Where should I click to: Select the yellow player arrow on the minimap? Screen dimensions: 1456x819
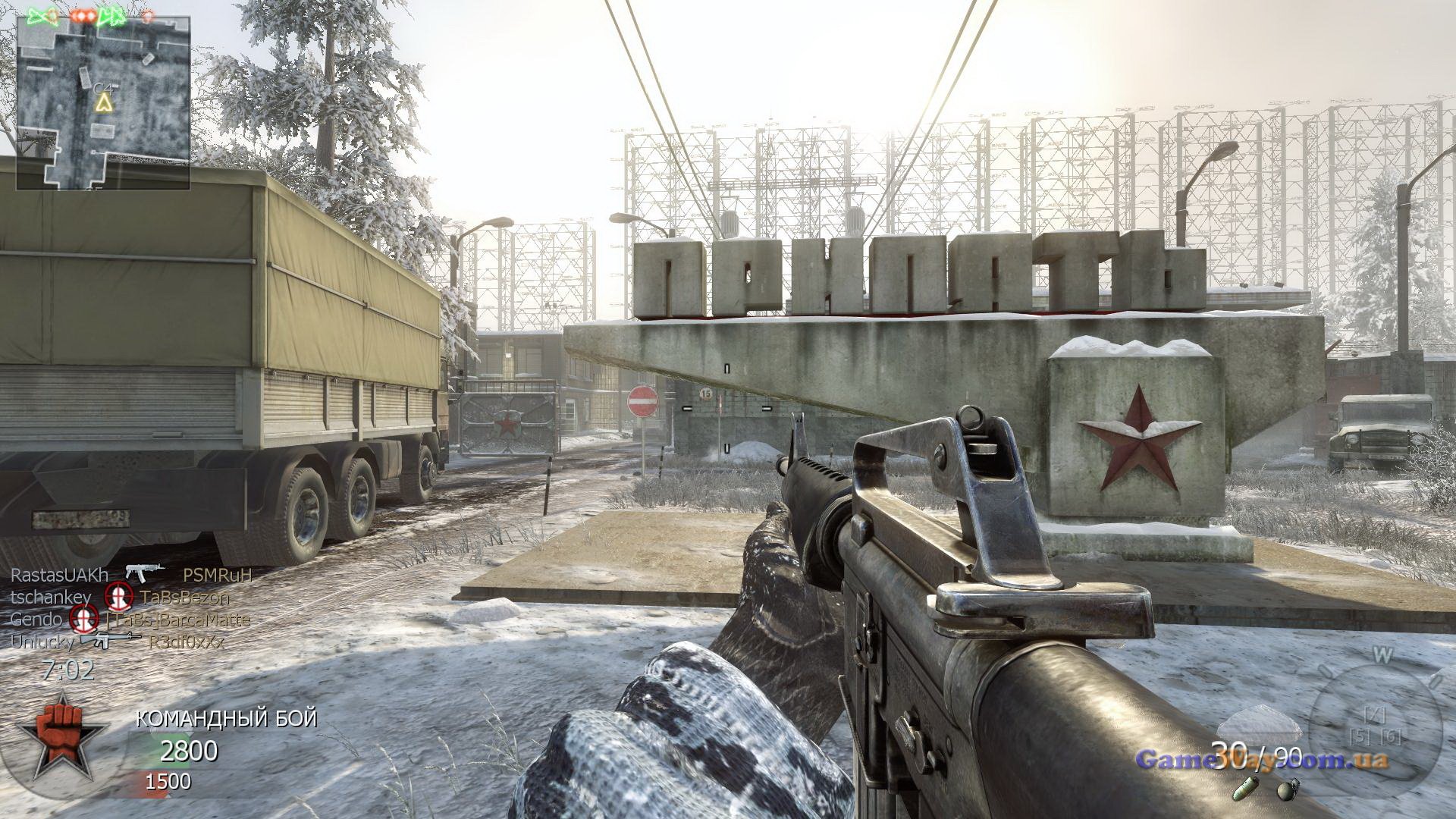click(103, 102)
